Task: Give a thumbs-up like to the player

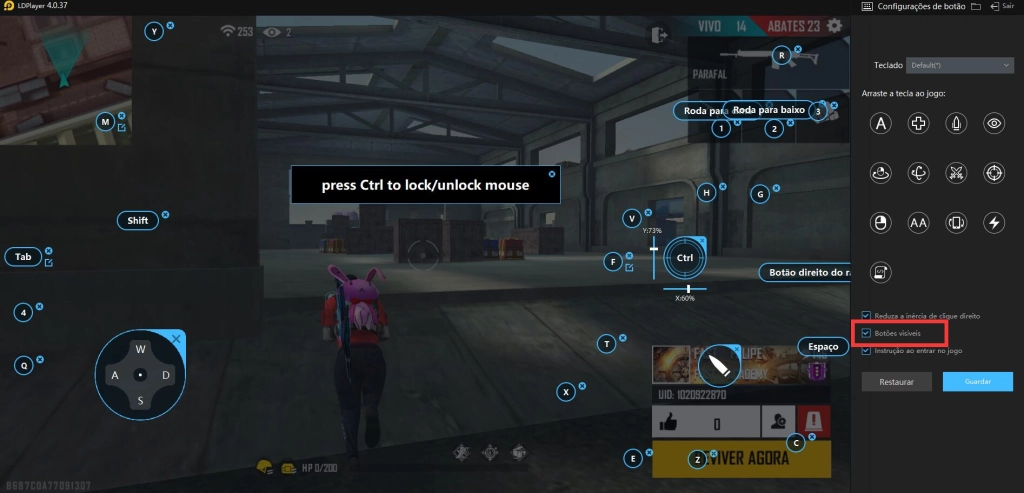Action: (670, 423)
